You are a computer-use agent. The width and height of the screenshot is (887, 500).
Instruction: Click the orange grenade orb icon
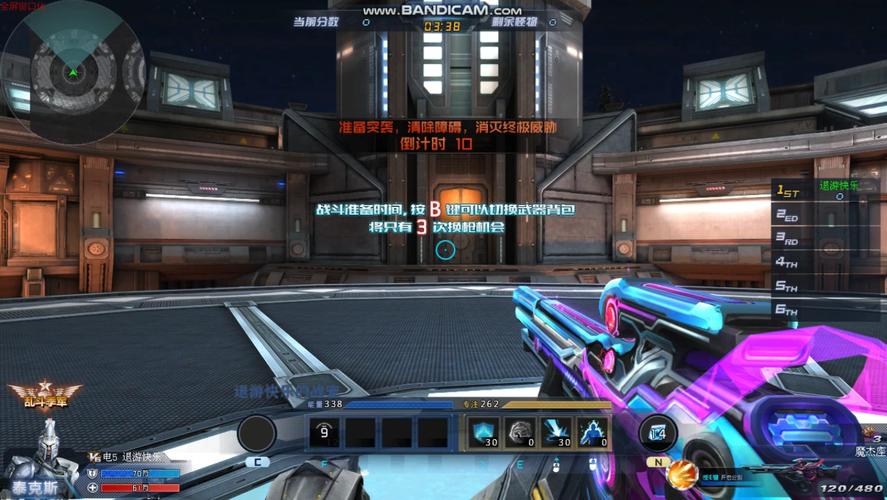pyautogui.click(x=682, y=473)
